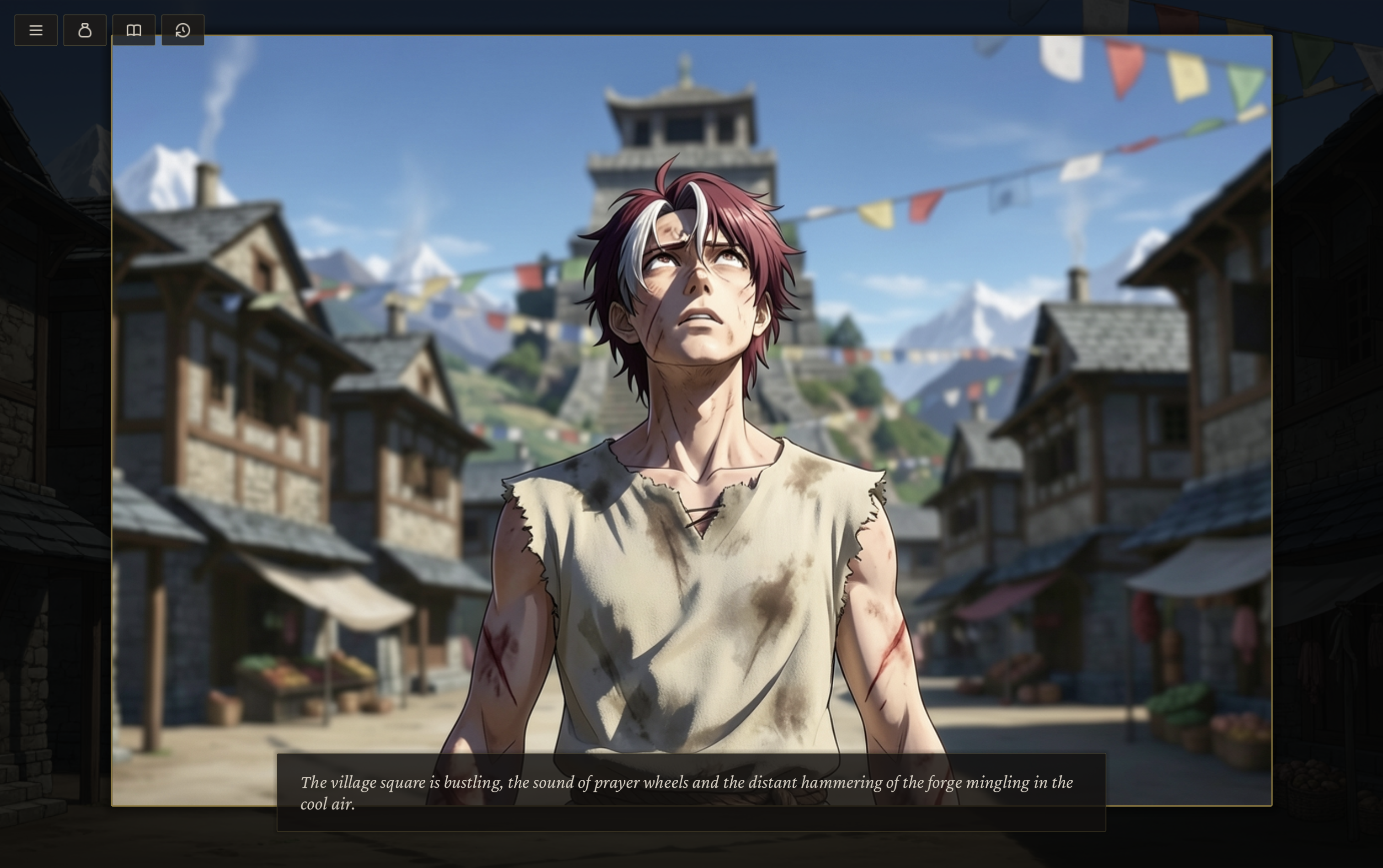The width and height of the screenshot is (1383, 868).
Task: Open the inventory pouch icon
Action: (x=85, y=31)
